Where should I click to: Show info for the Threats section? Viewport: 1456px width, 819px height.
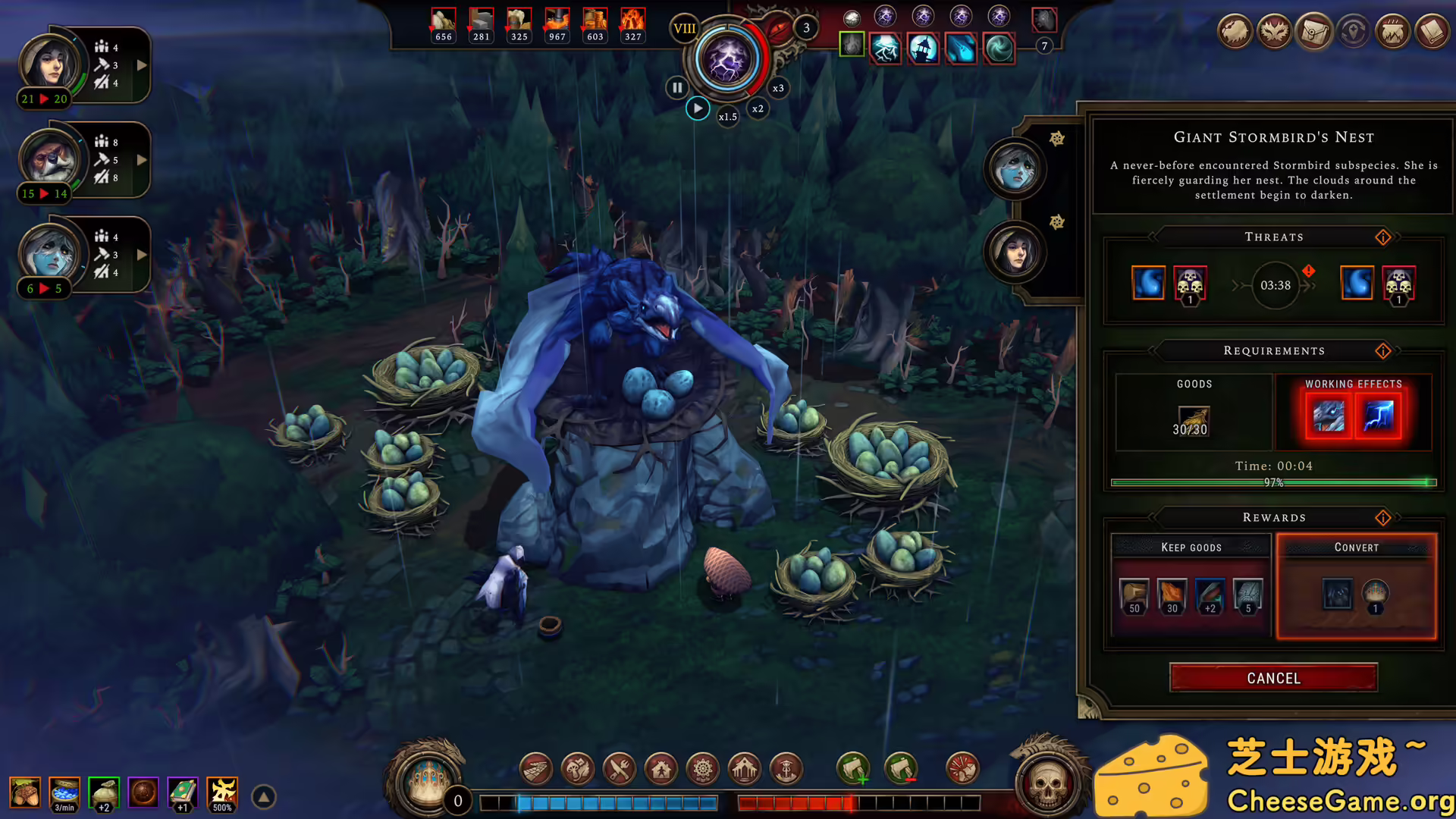[1383, 237]
